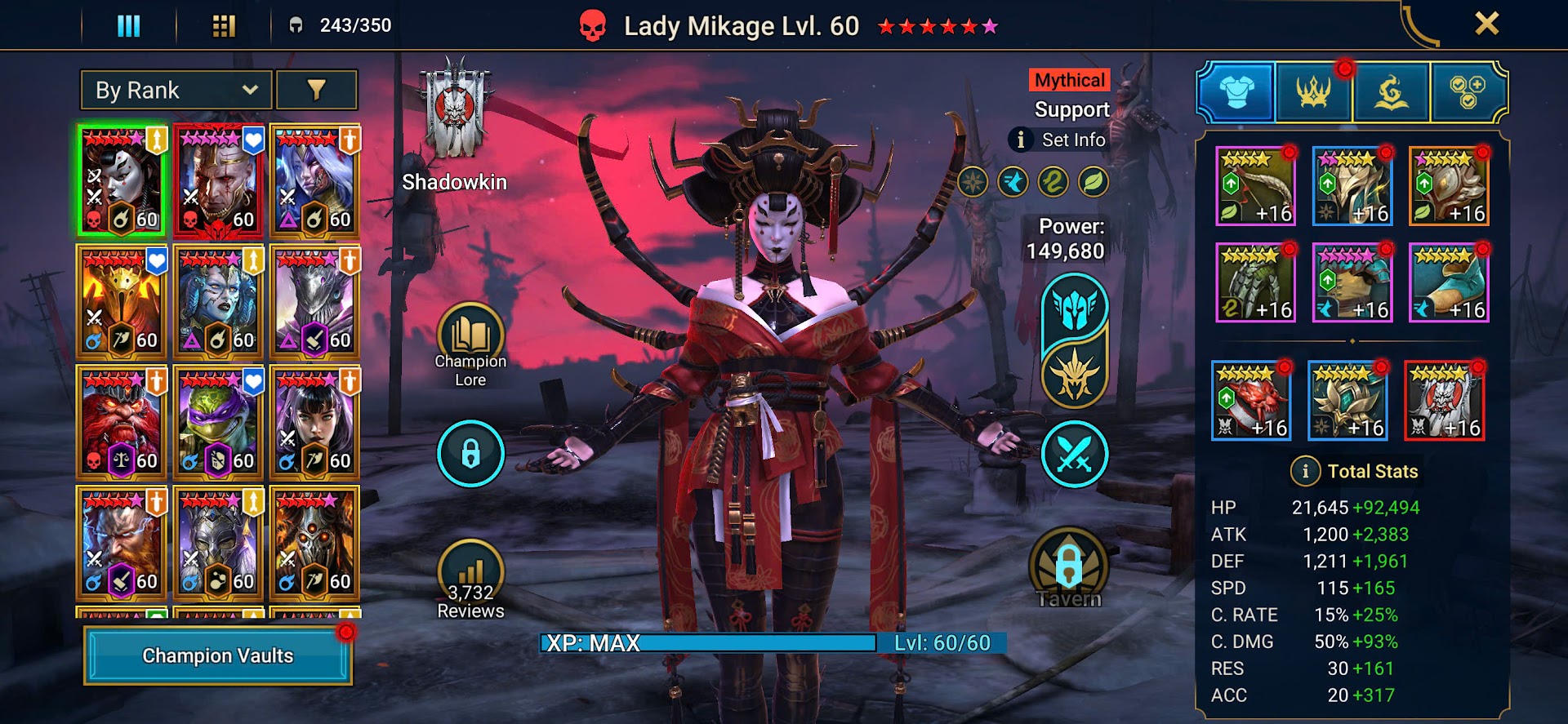
Task: Open the By Rank sort dropdown
Action: pyautogui.click(x=176, y=90)
